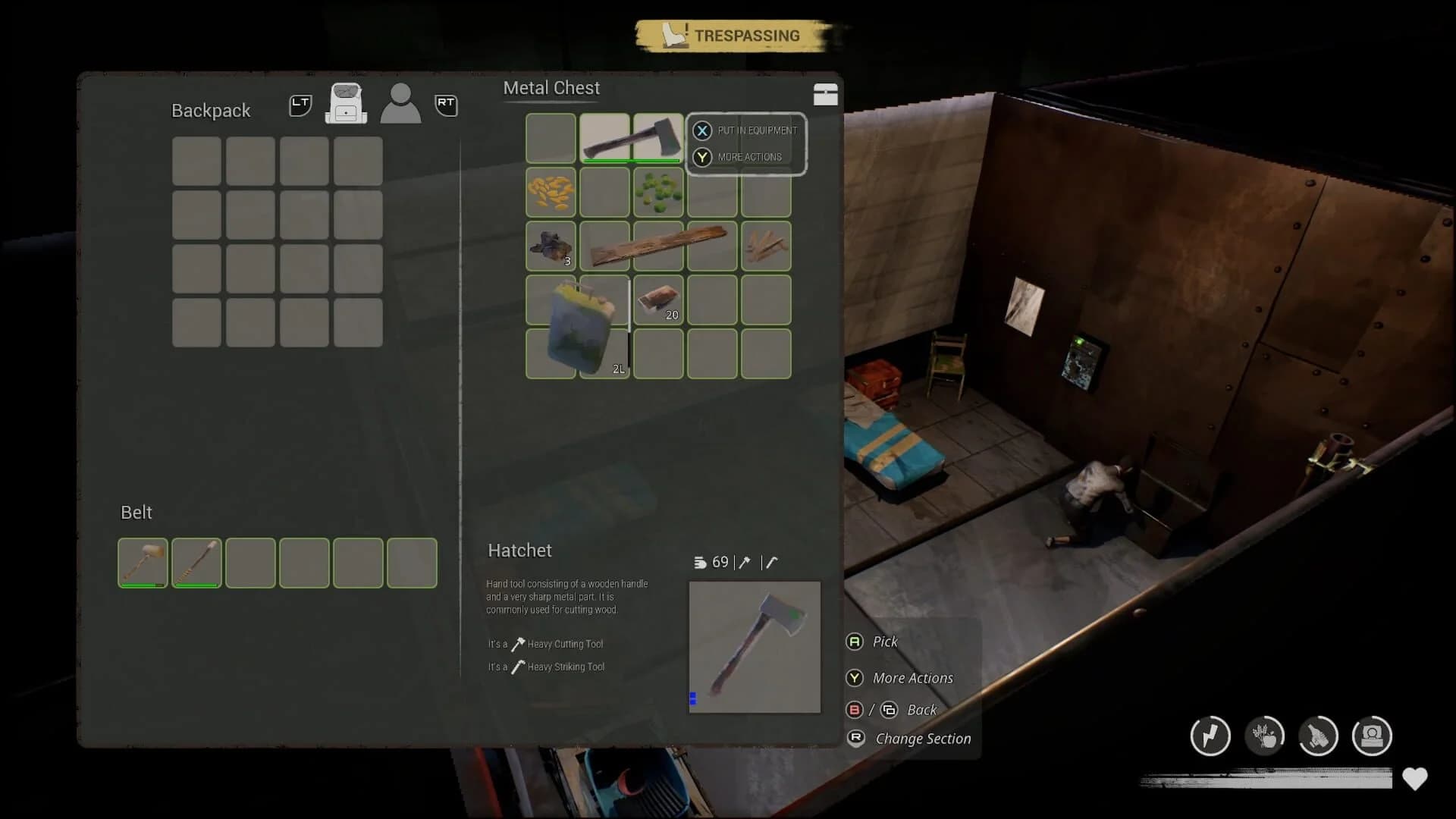Screen dimensions: 1456x819
Task: Click the Heavy Cutting Tool axe icon
Action: pos(517,644)
